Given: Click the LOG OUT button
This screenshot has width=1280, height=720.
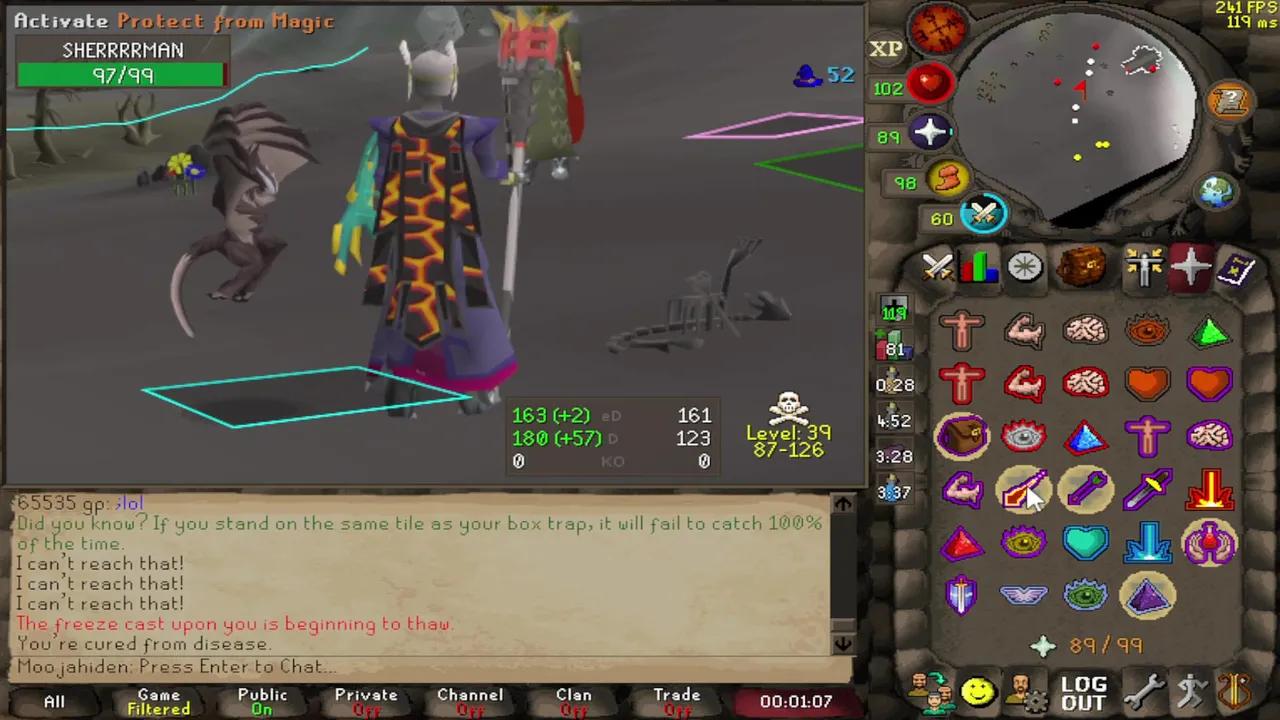Looking at the screenshot, I should [1084, 690].
